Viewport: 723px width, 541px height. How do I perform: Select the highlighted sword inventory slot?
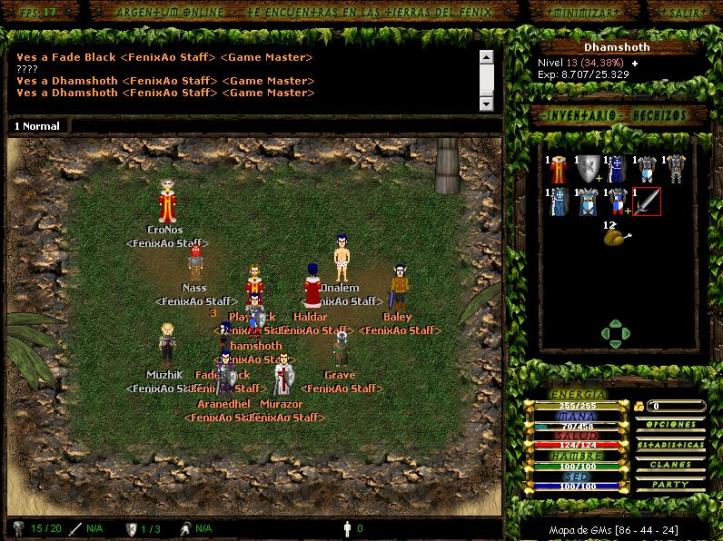(647, 202)
